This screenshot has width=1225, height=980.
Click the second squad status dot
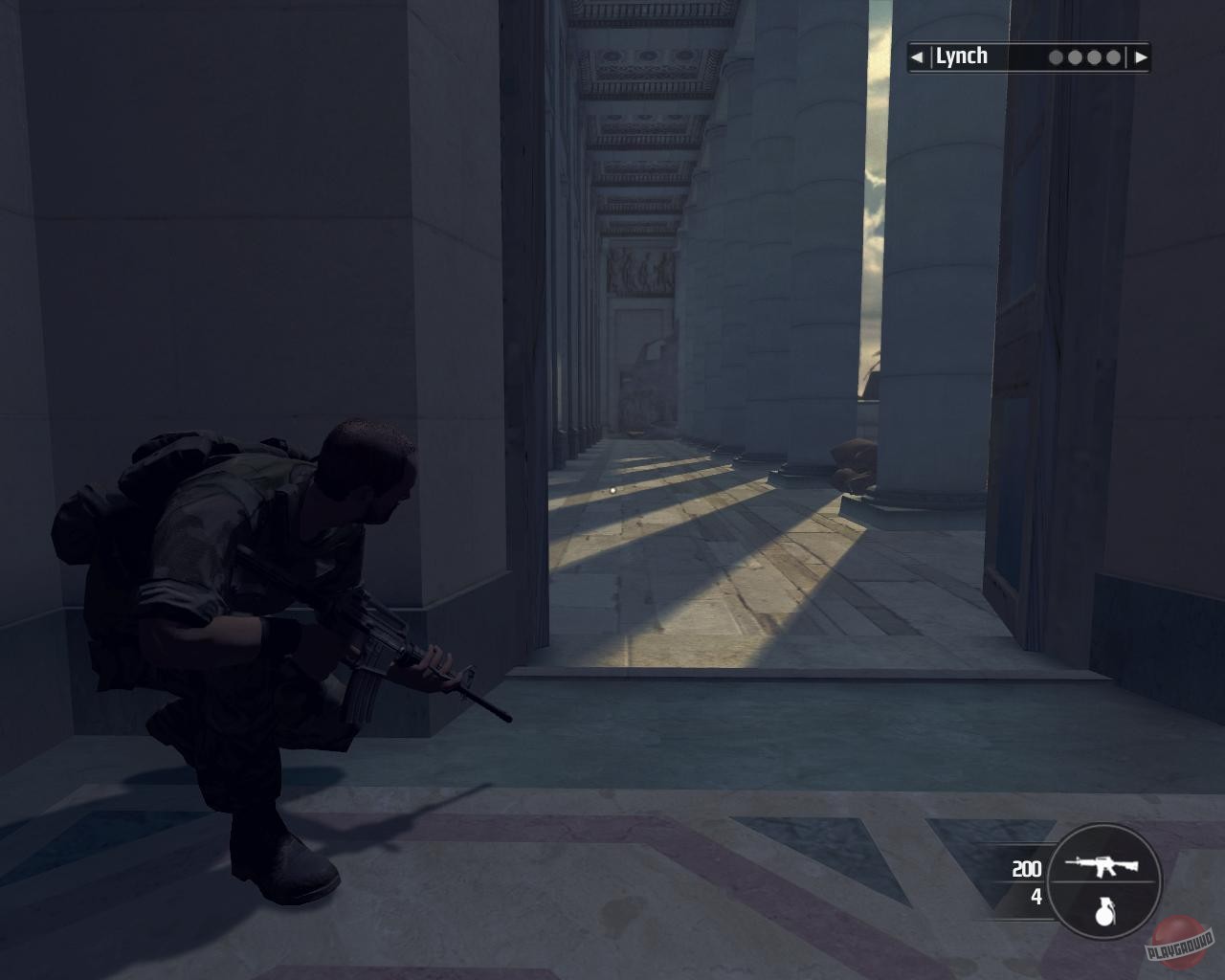point(1074,56)
